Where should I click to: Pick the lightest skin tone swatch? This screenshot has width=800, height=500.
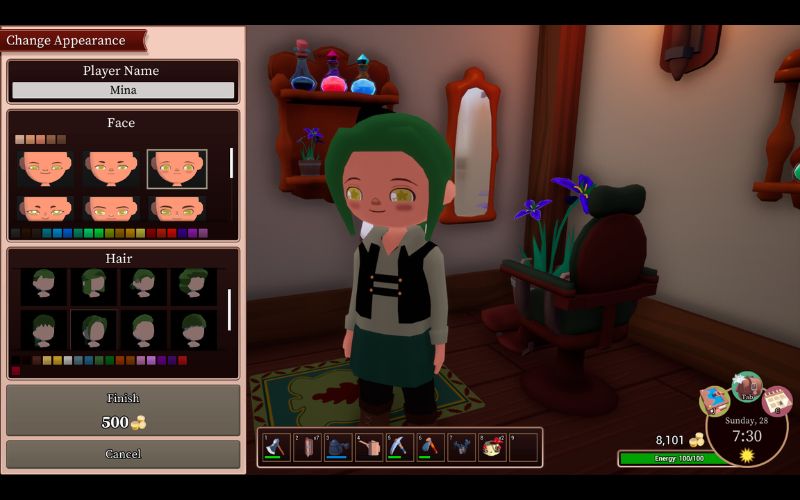tap(19, 139)
